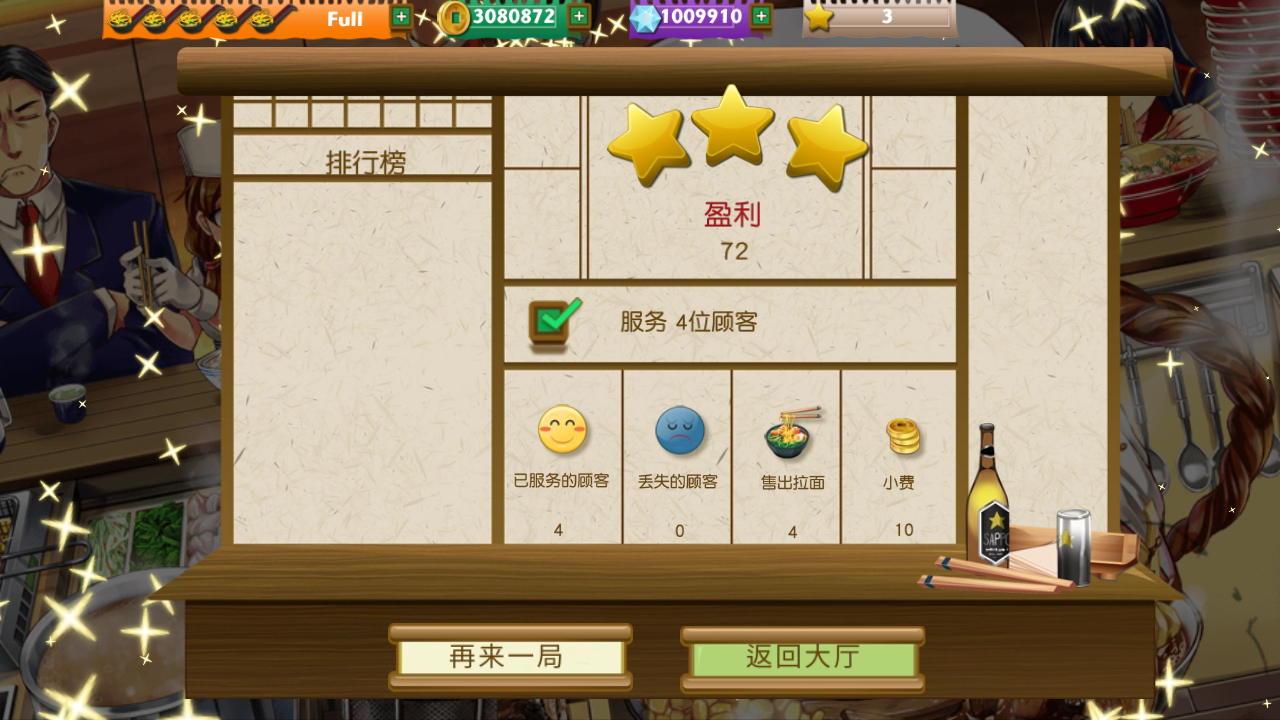This screenshot has height=720, width=1280.
Task: Select the smiling served-customers face icon
Action: coord(561,432)
